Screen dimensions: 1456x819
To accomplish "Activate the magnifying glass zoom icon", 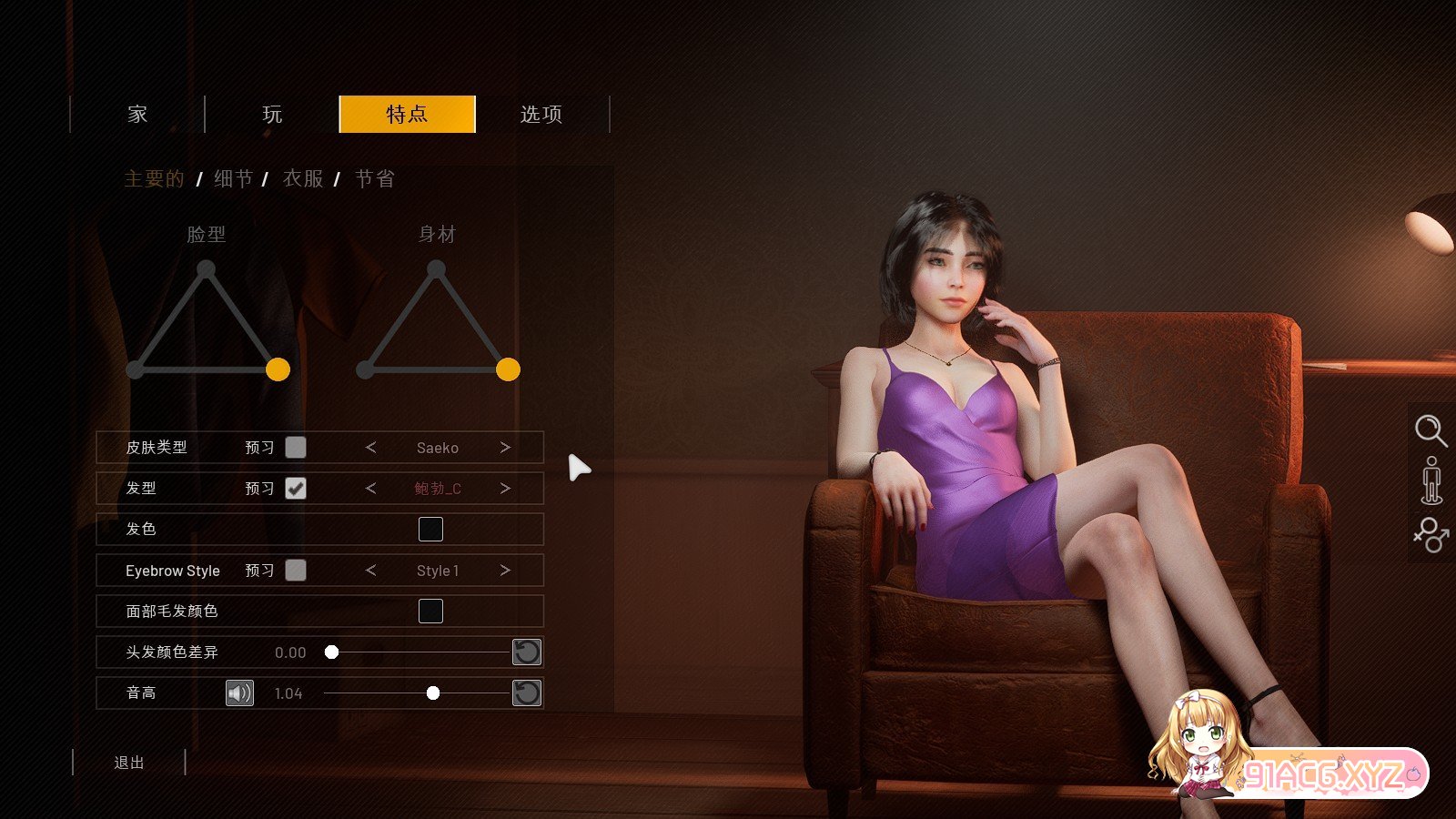I will 1431,430.
